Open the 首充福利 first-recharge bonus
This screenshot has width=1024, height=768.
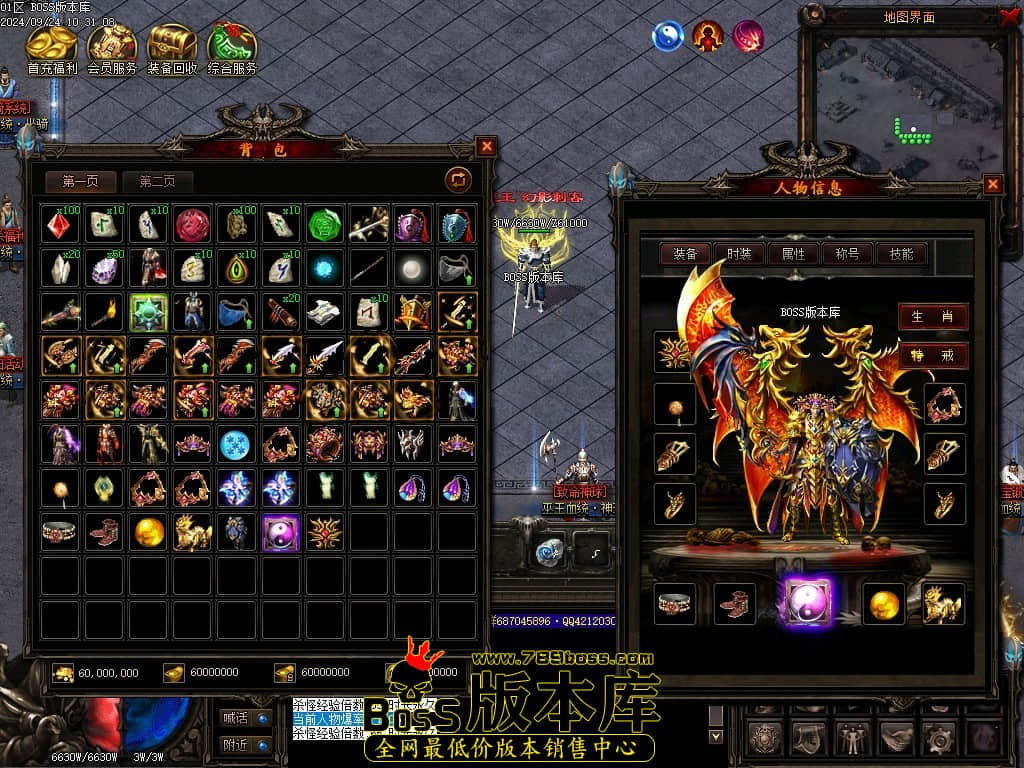pyautogui.click(x=52, y=46)
